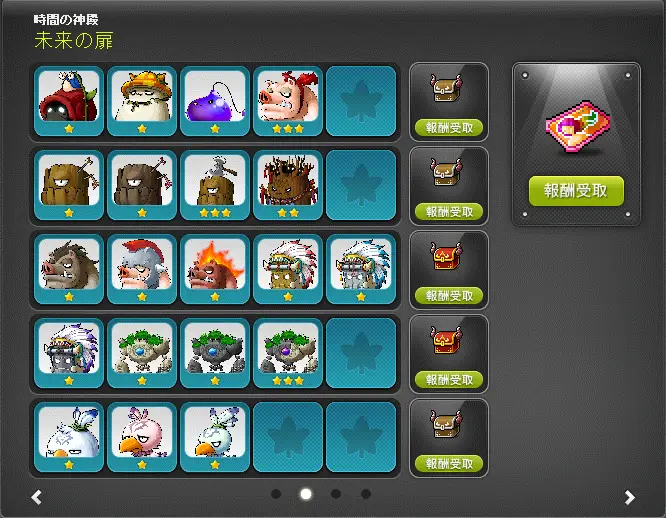This screenshot has width=666, height=518.
Task: Choose the pig wearing red helmet card
Action: click(x=142, y=269)
